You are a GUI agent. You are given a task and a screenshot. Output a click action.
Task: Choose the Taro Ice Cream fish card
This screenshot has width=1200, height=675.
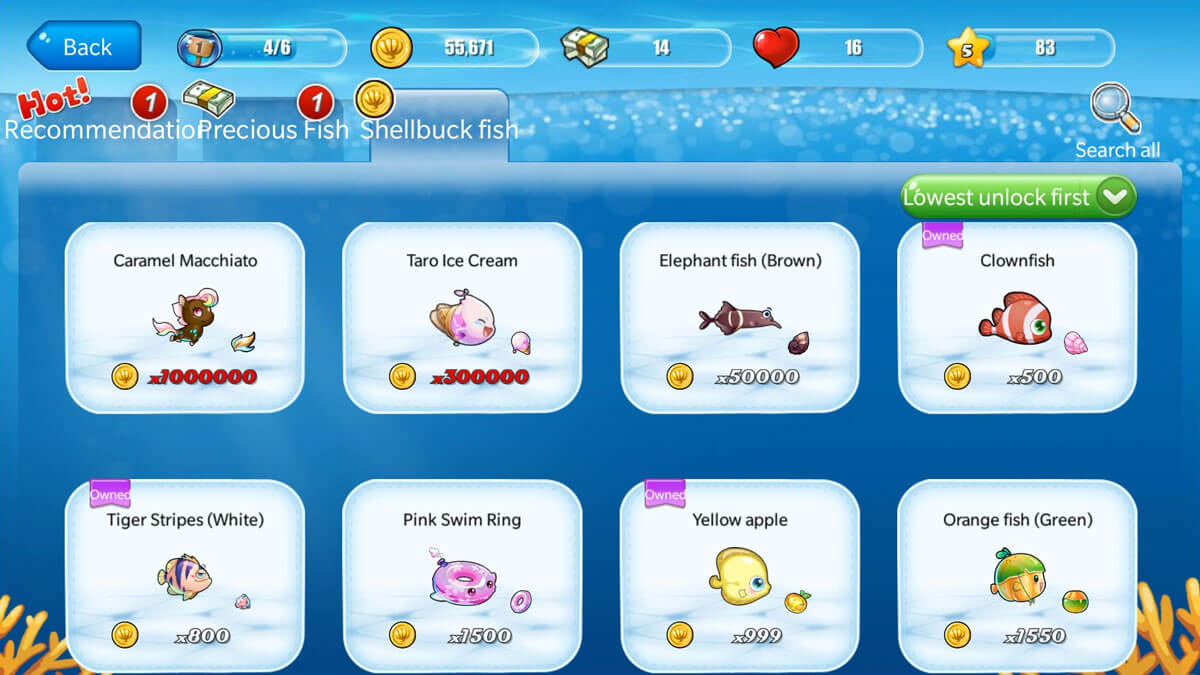(x=462, y=317)
